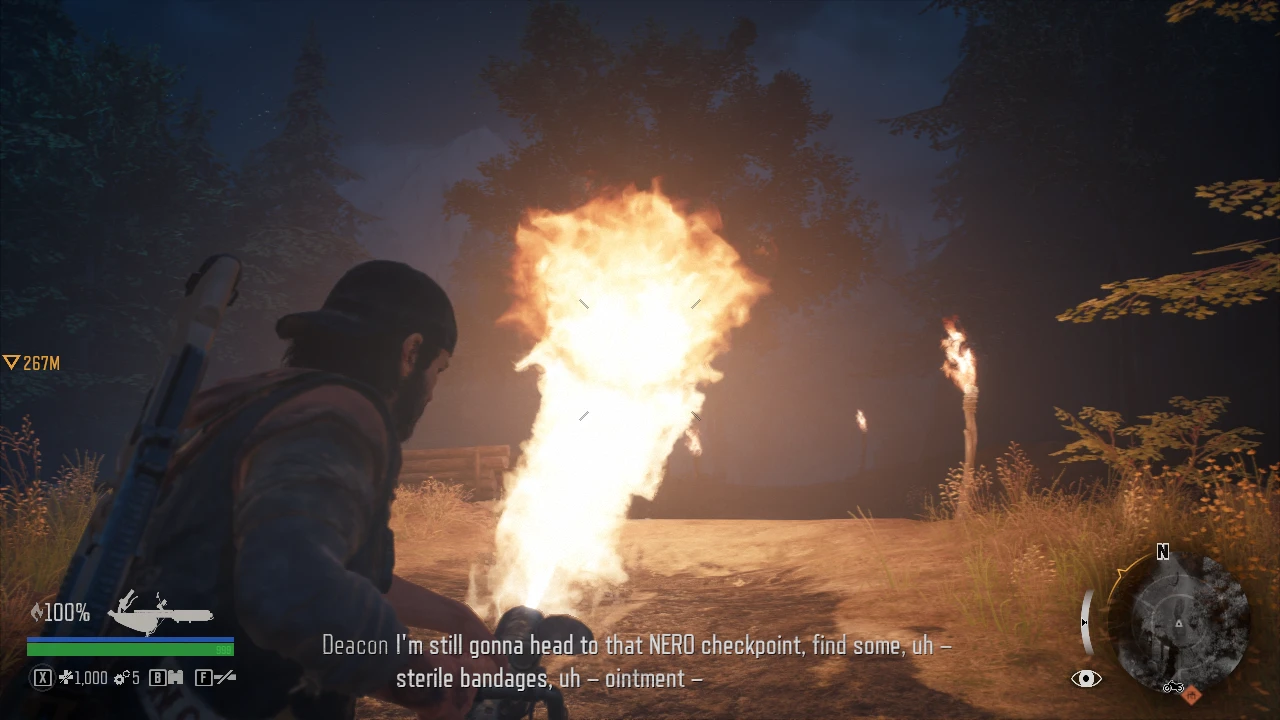The height and width of the screenshot is (720, 1280).
Task: Select the gear icon showing 5
Action: [x=122, y=677]
